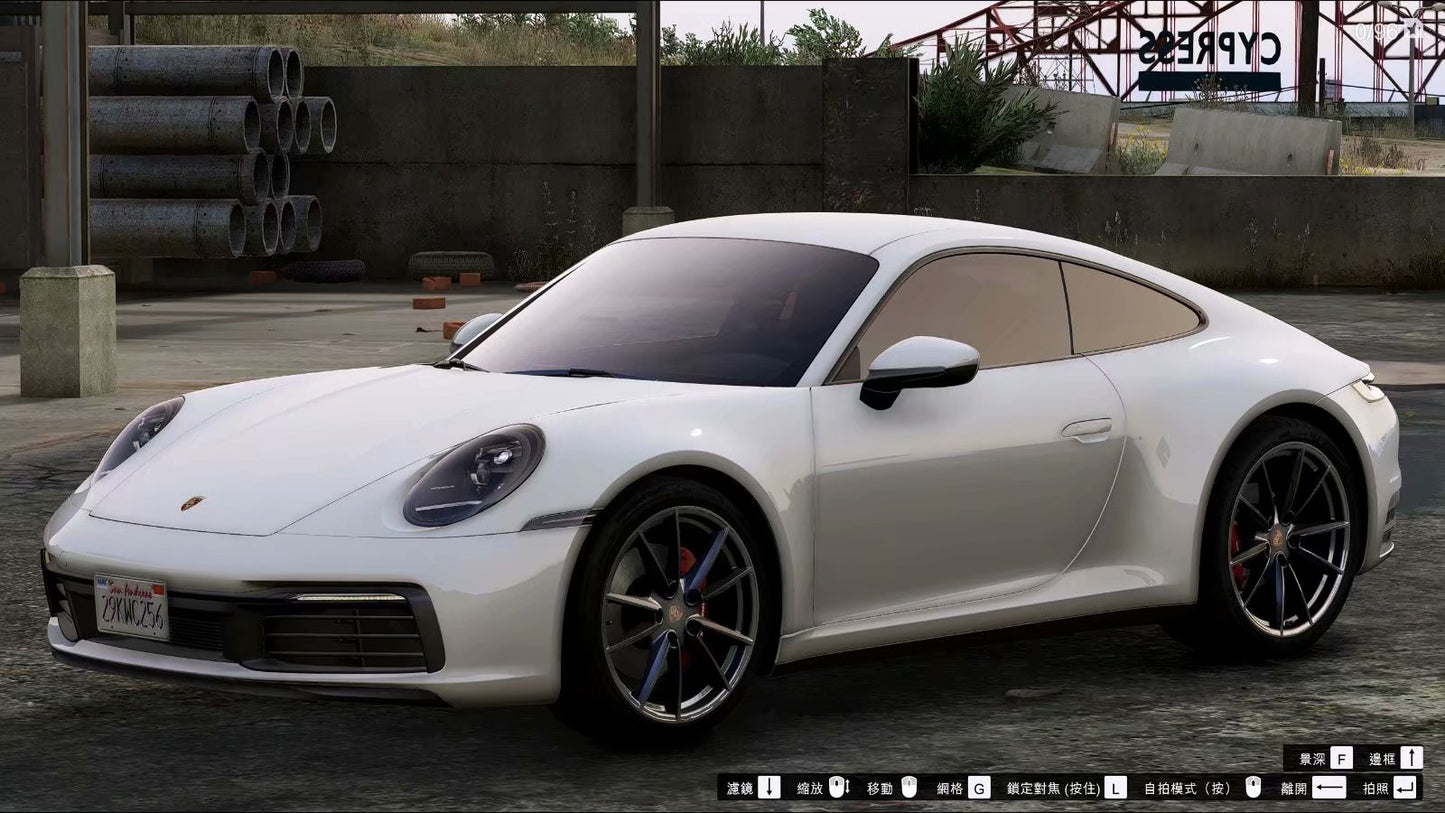Viewport: 1445px width, 813px height.
Task: Click the F key icon beside 景深
Action: click(x=1340, y=759)
